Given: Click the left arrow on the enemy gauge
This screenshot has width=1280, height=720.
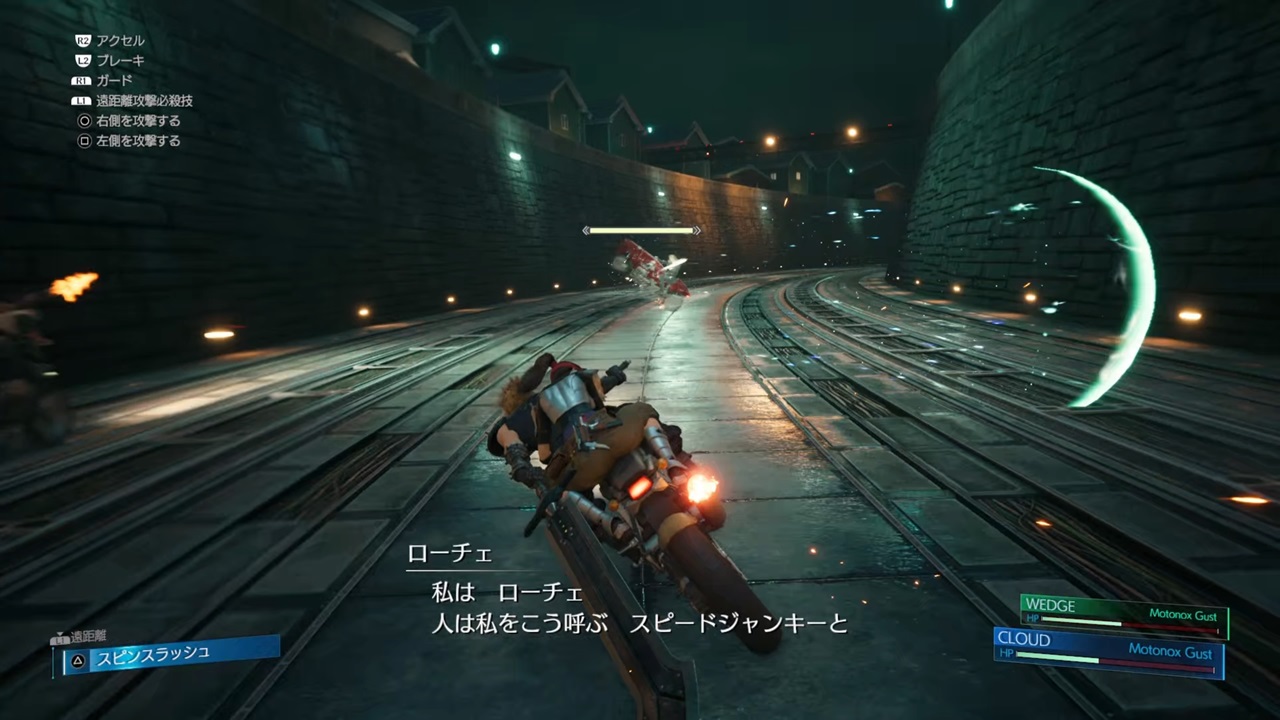Looking at the screenshot, I should coord(586,230).
